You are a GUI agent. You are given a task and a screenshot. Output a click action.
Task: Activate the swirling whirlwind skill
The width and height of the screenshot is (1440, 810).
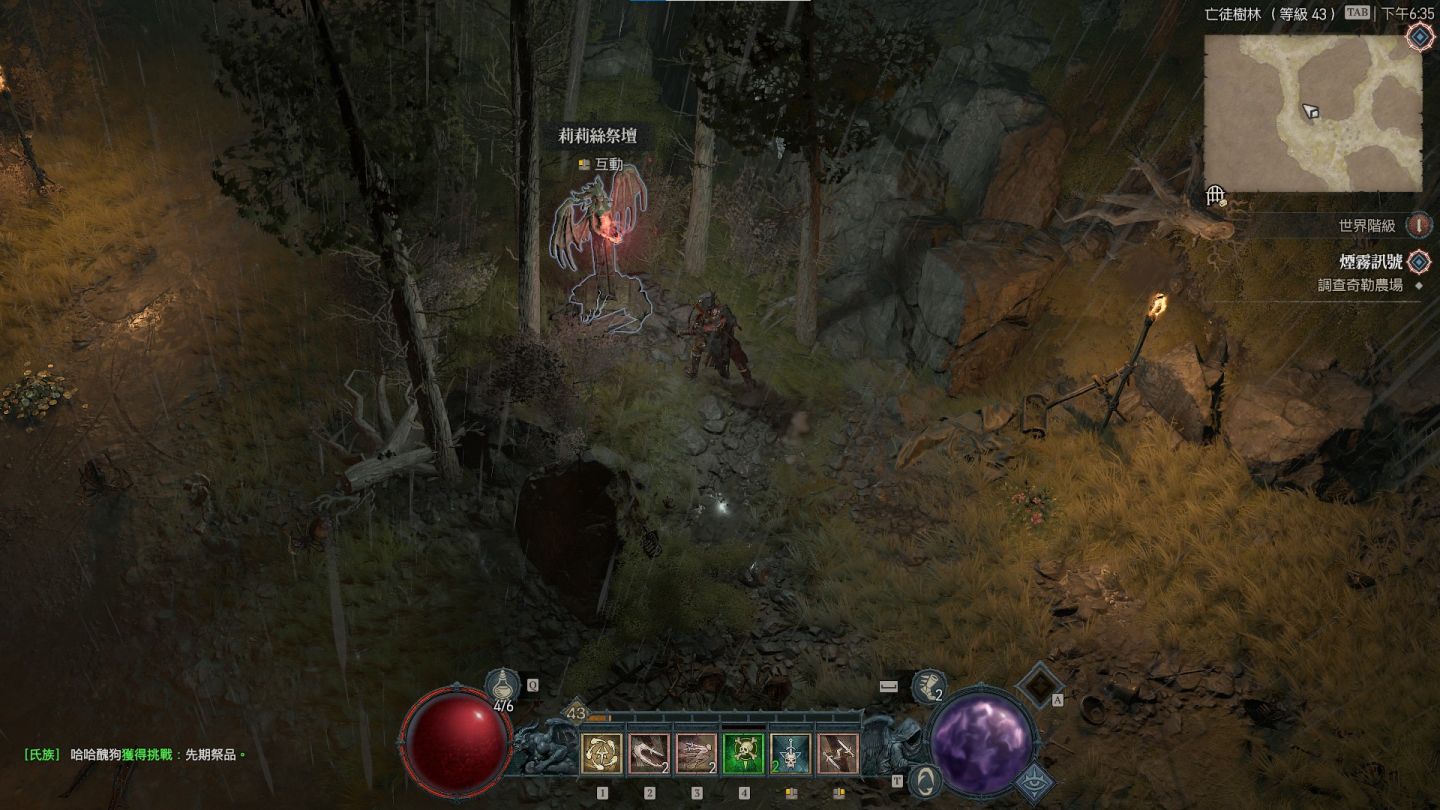(x=602, y=754)
